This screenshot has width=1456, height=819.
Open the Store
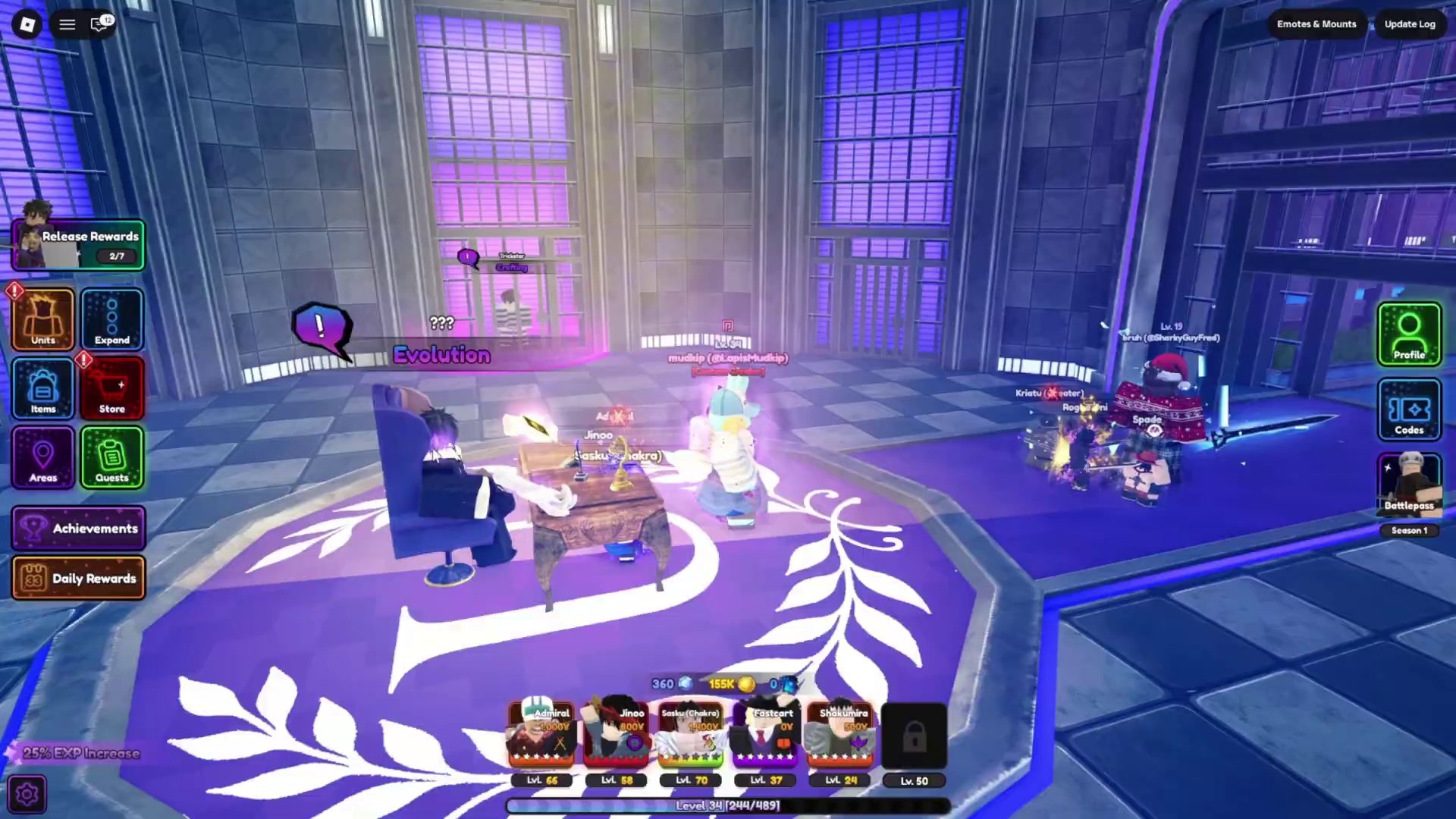point(112,388)
